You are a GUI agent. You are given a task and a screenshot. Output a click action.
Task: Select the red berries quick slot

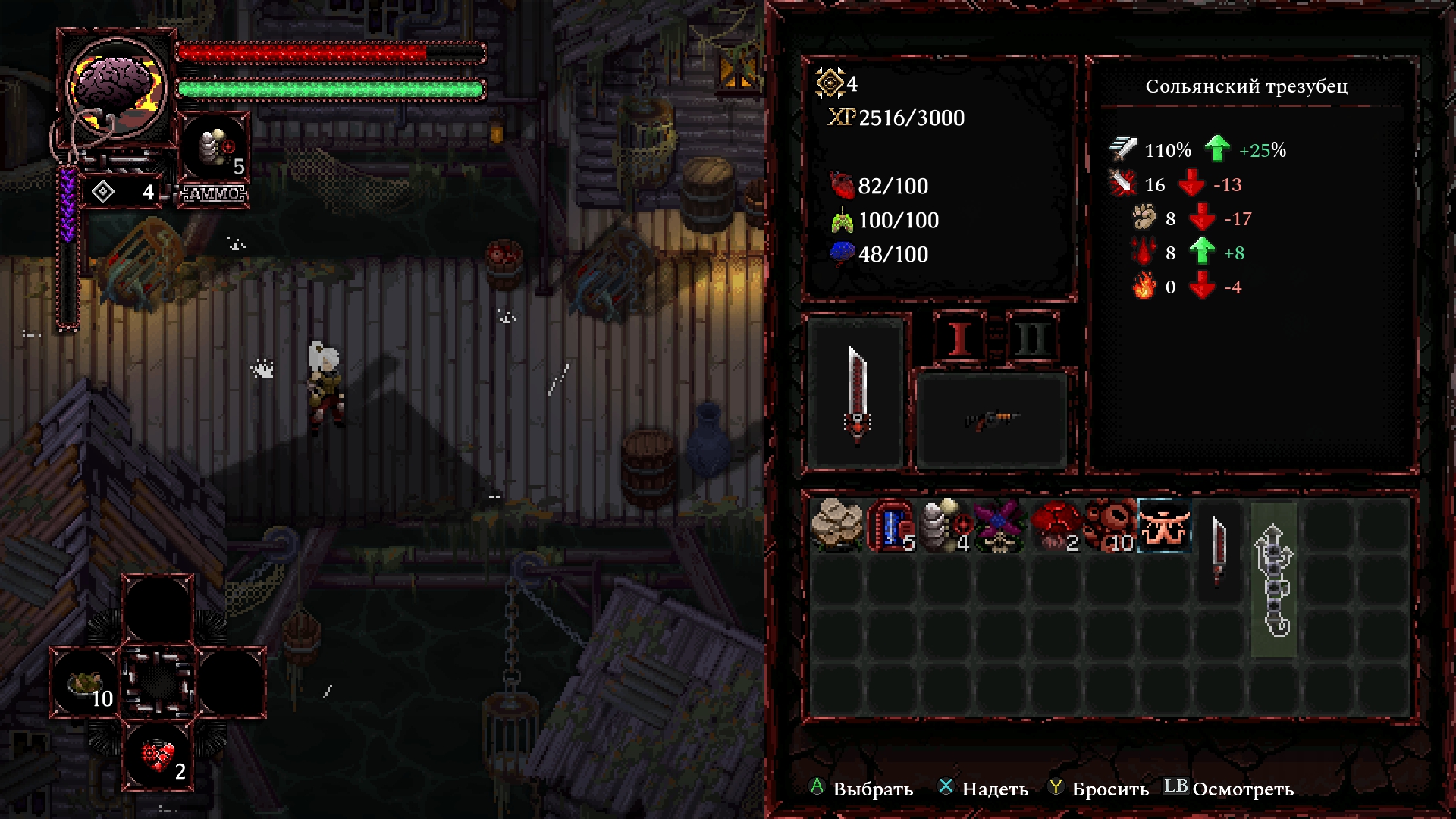pyautogui.click(x=158, y=756)
